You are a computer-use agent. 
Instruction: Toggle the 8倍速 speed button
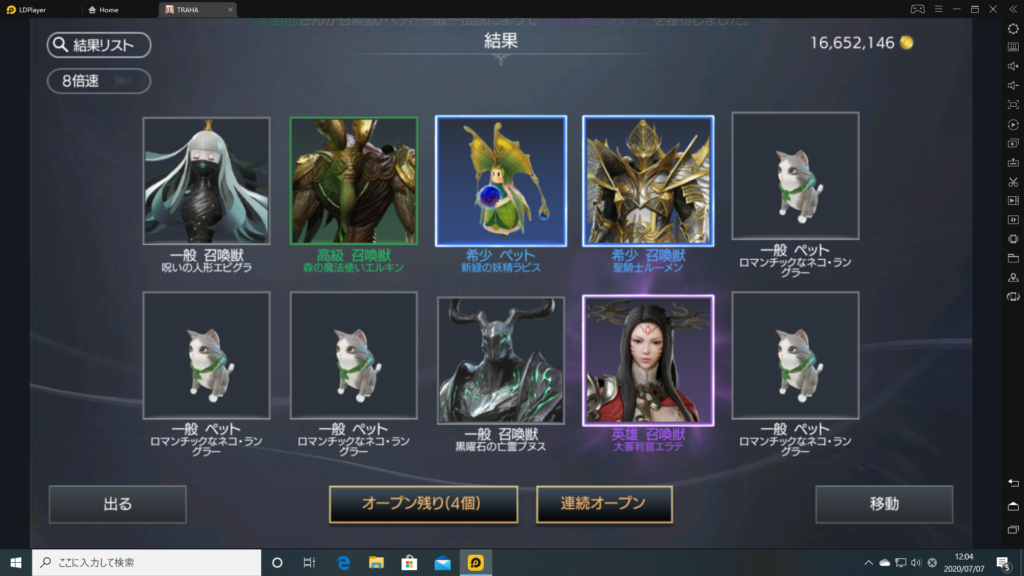(98, 81)
